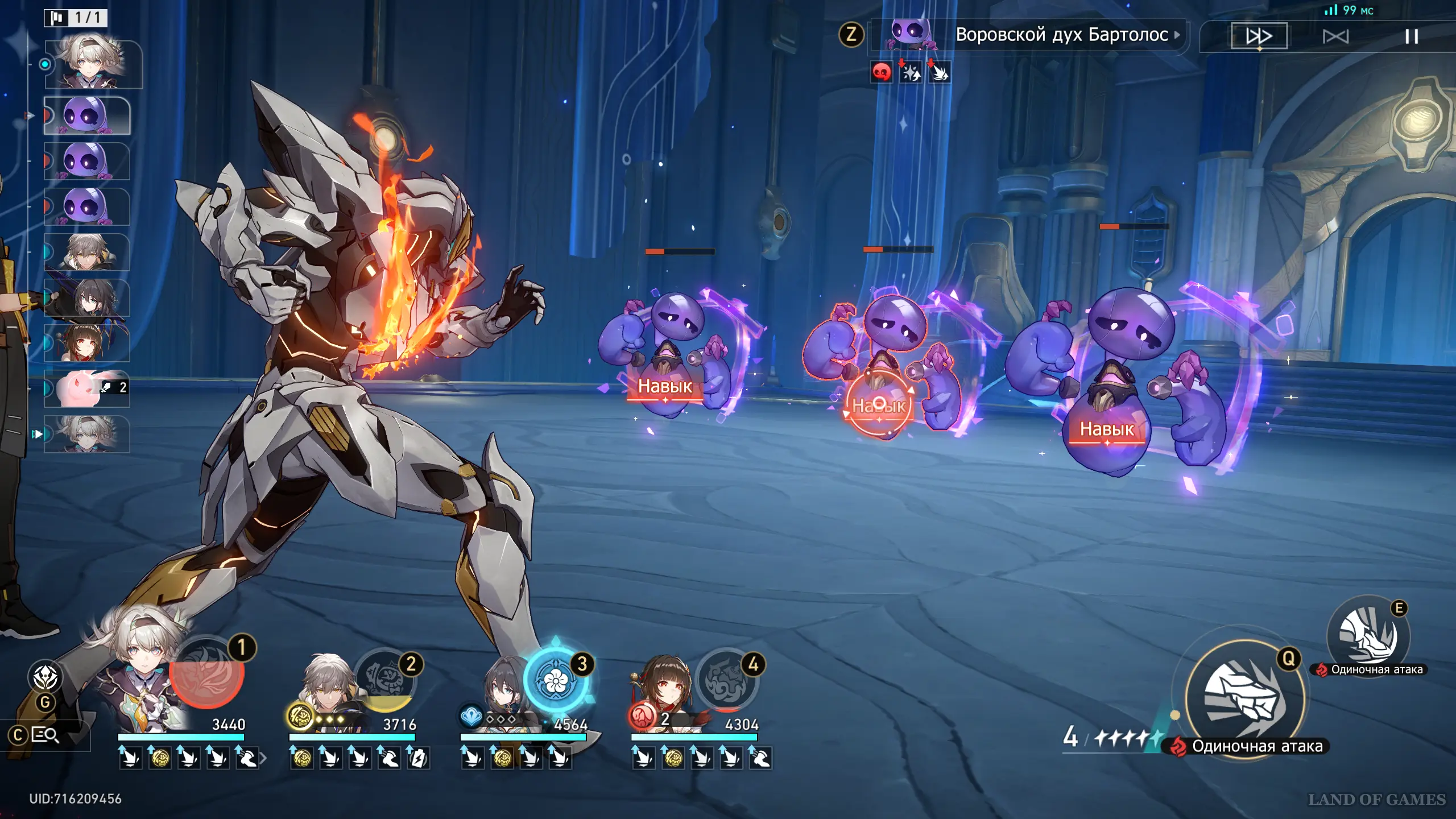Screen dimensions: 1456x819
Task: Unleash the glowing blue flower ultimate 3
Action: 555,680
